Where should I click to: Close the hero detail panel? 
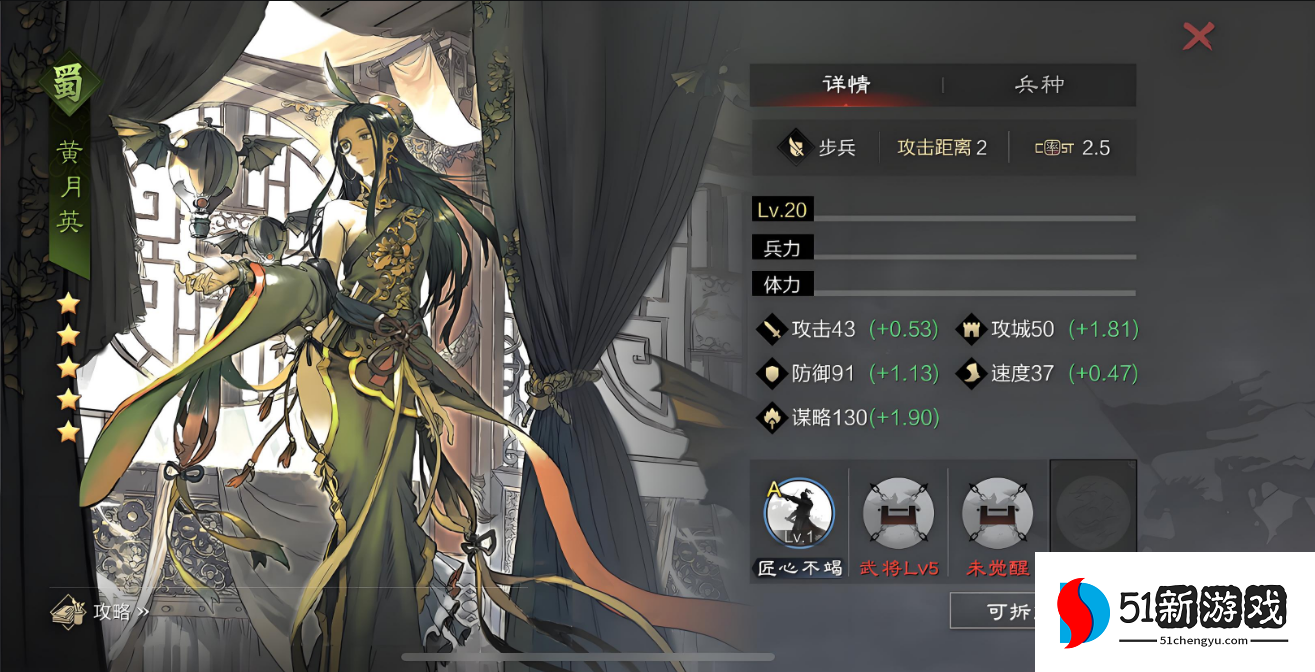click(x=1197, y=37)
